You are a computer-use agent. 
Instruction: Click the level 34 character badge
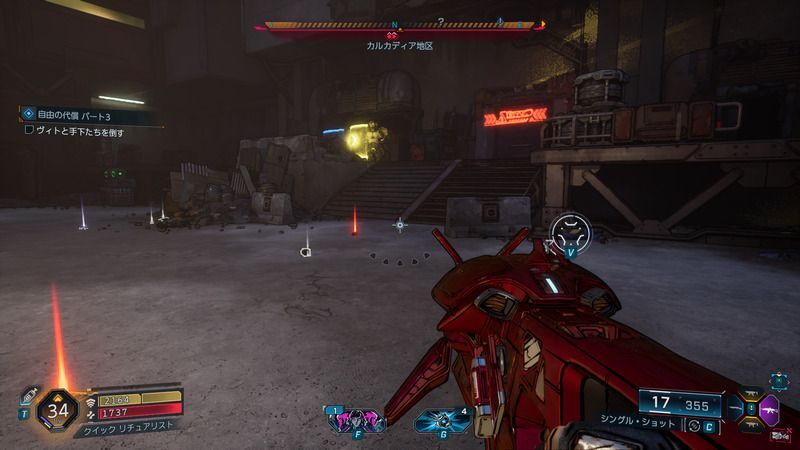57,409
